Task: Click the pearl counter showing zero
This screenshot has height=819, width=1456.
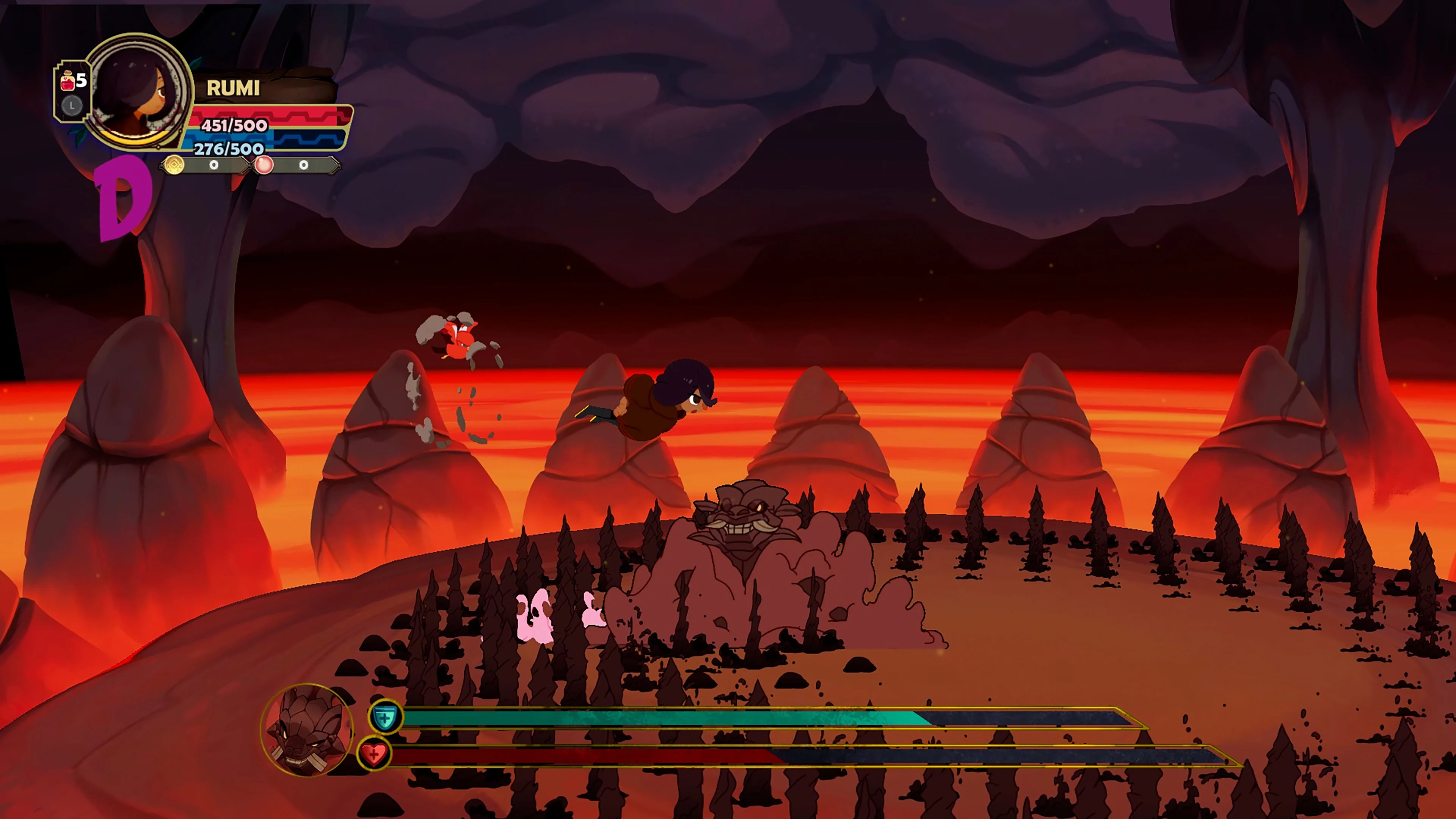Action: (303, 166)
